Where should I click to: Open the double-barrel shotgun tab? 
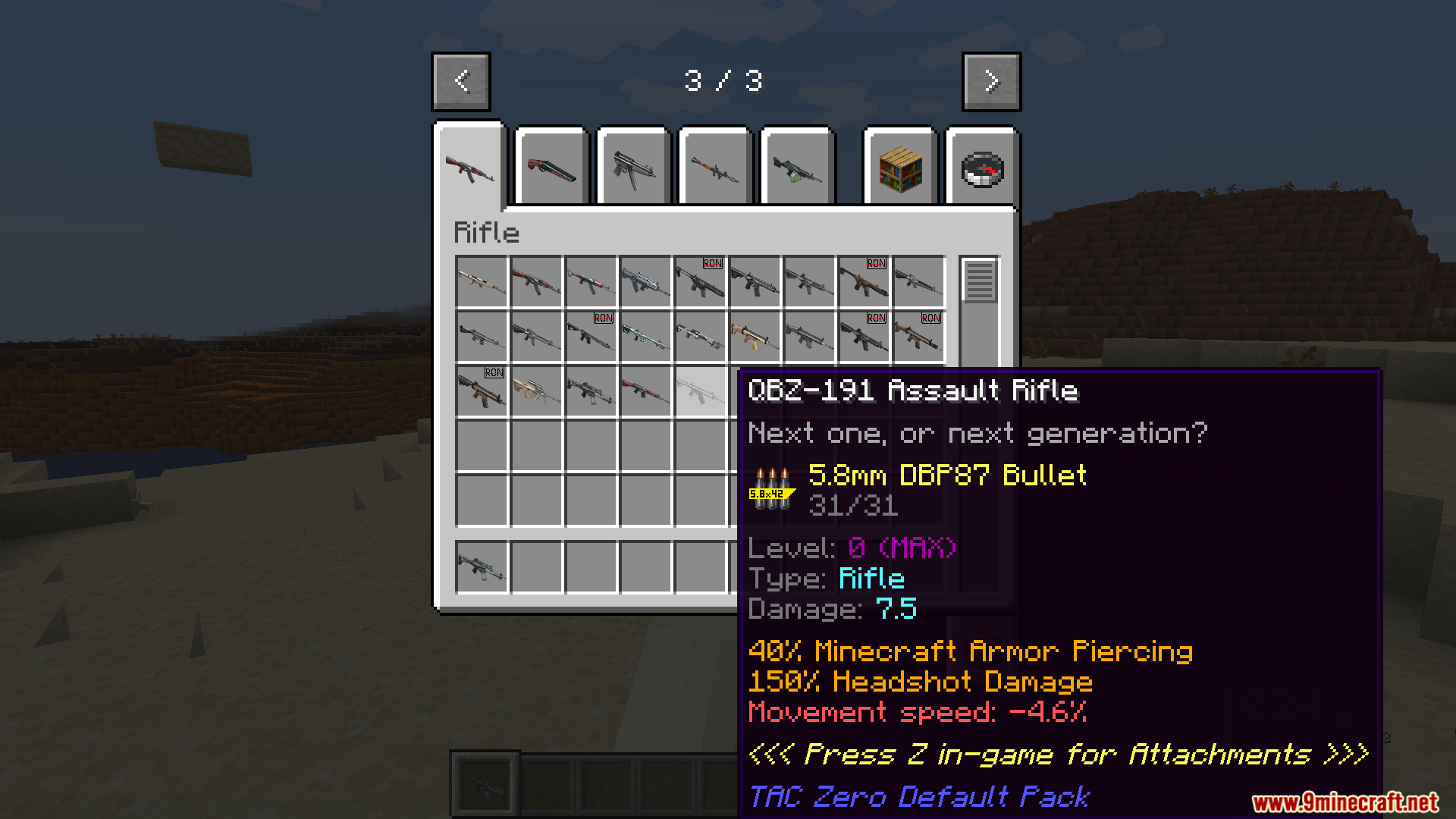pos(551,167)
